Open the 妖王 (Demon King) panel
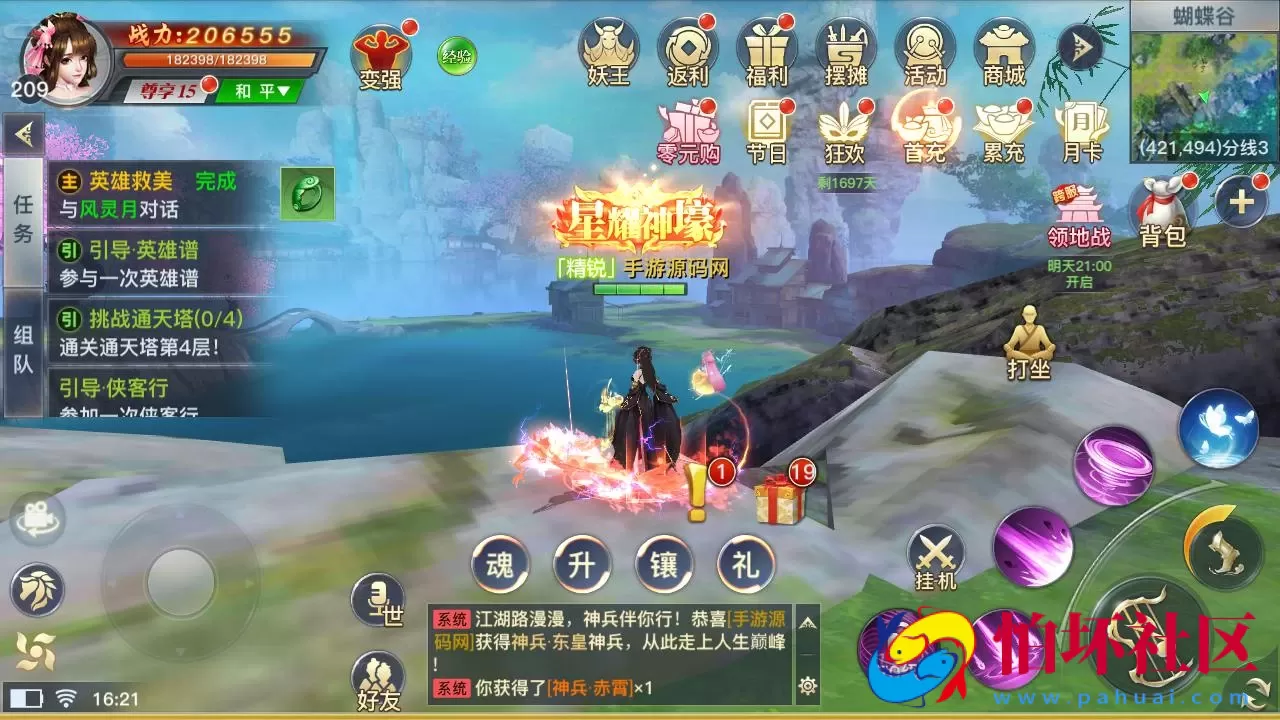This screenshot has width=1280, height=720. coord(609,50)
